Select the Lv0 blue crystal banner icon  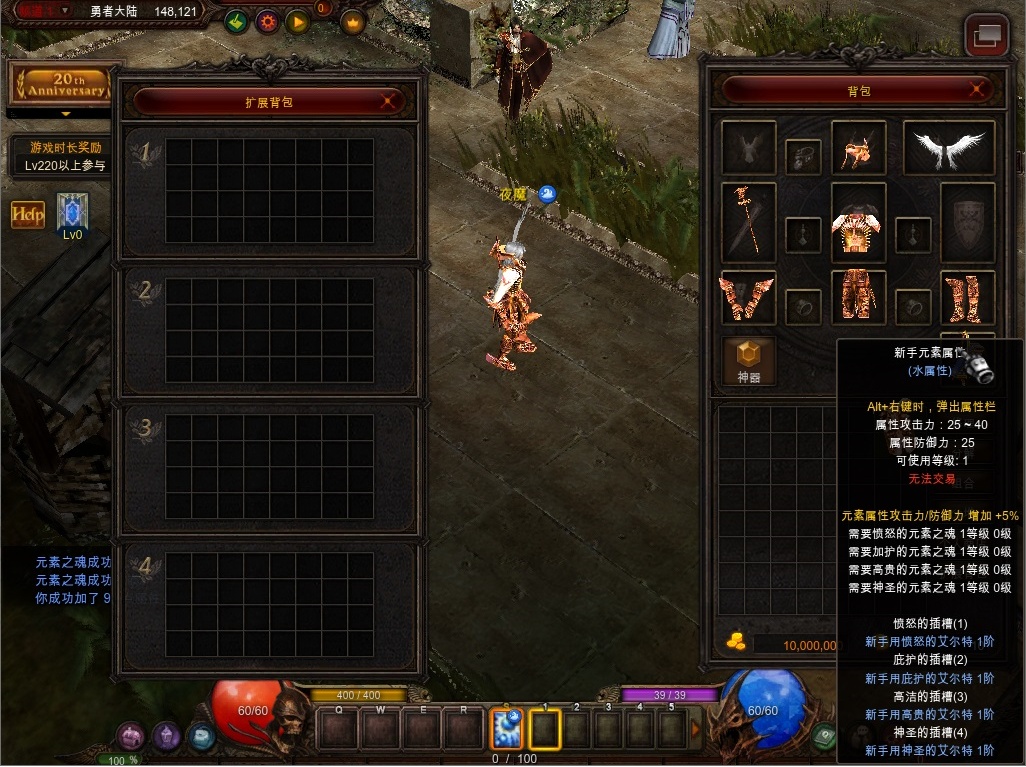tap(72, 213)
